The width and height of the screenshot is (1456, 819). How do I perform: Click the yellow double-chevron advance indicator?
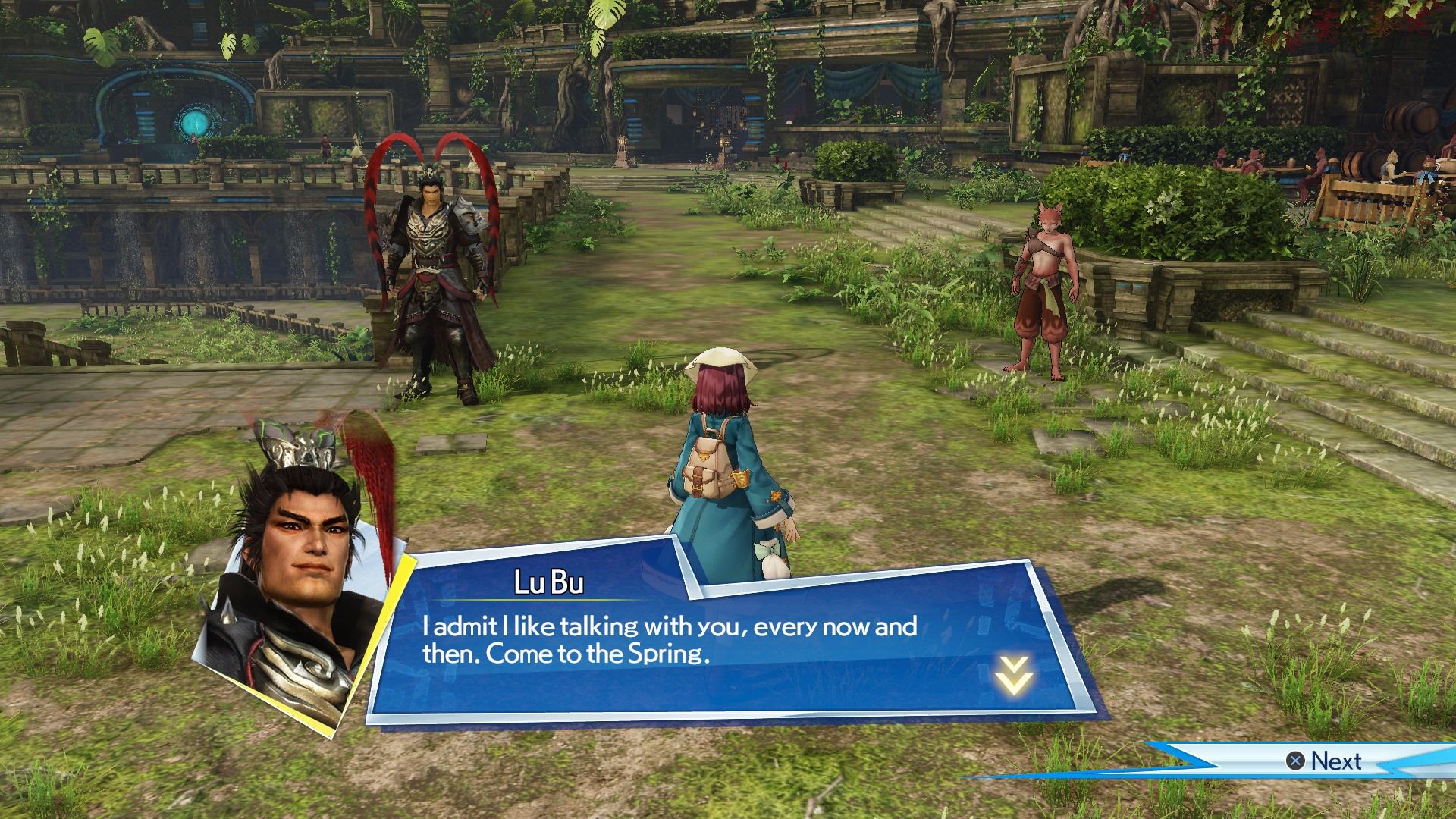point(1015,676)
